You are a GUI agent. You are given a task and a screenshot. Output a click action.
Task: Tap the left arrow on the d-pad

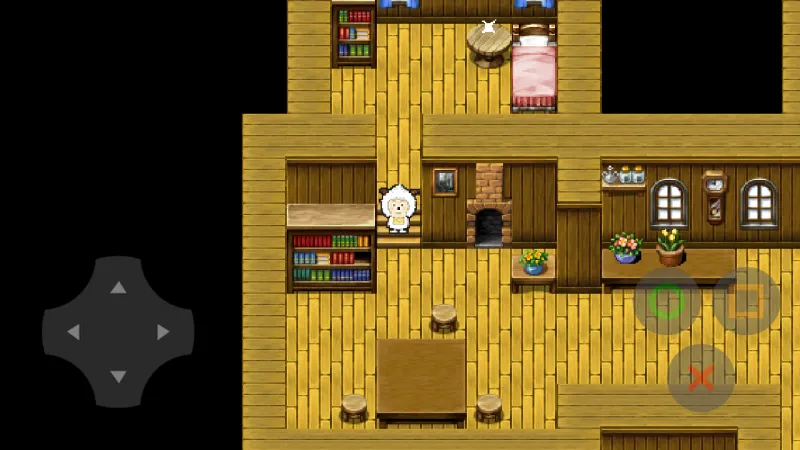73,332
